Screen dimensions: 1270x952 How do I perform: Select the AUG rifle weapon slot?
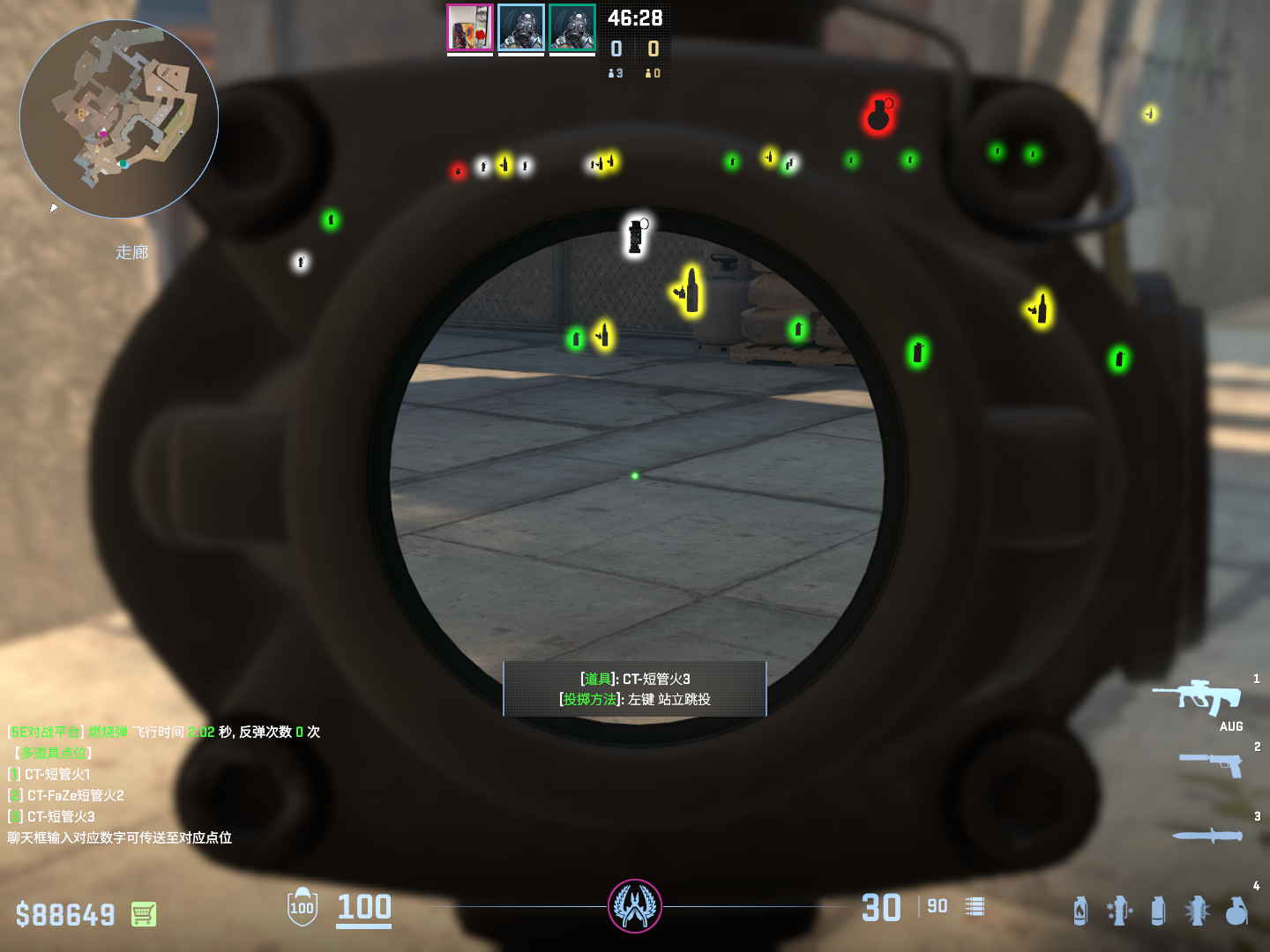[1198, 697]
